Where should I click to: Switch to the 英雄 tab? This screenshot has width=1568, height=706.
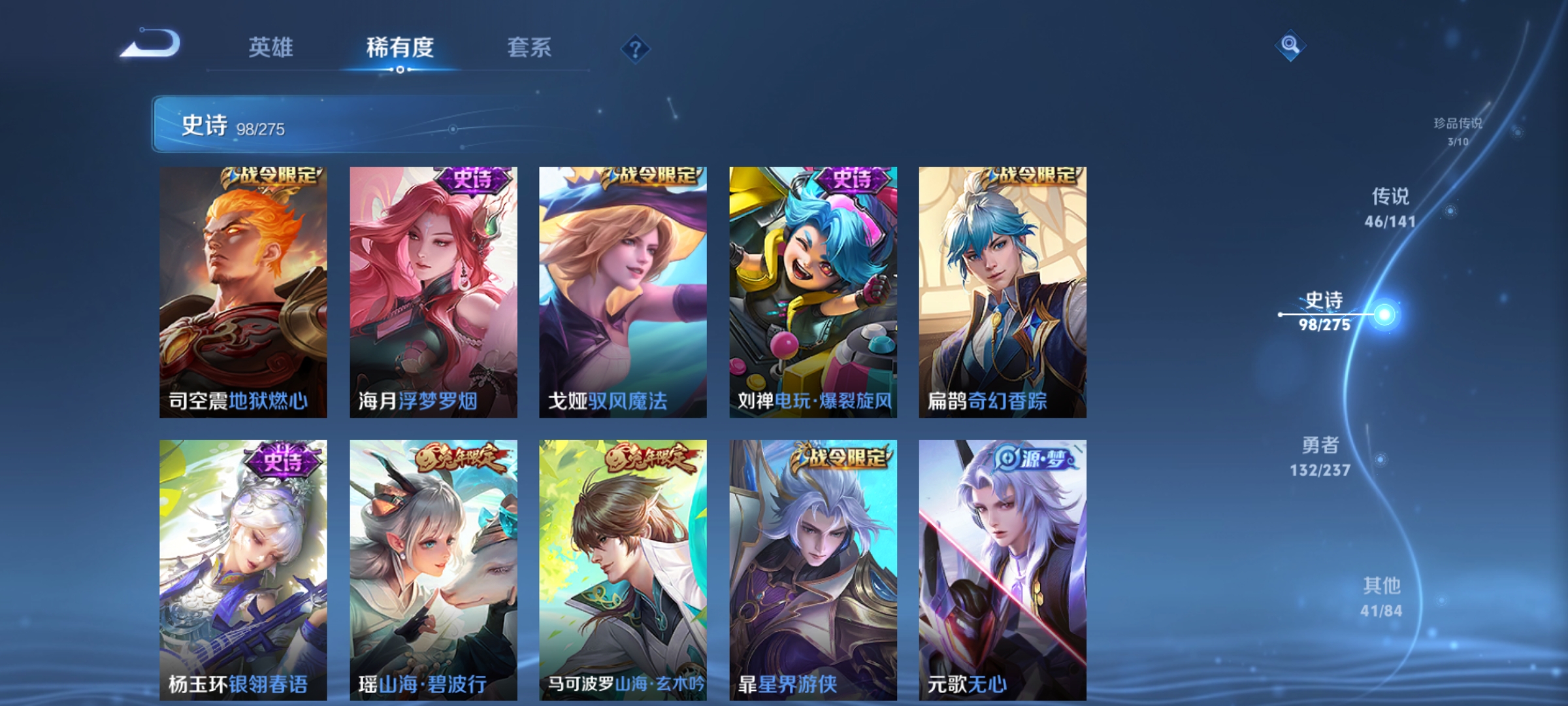click(x=270, y=47)
